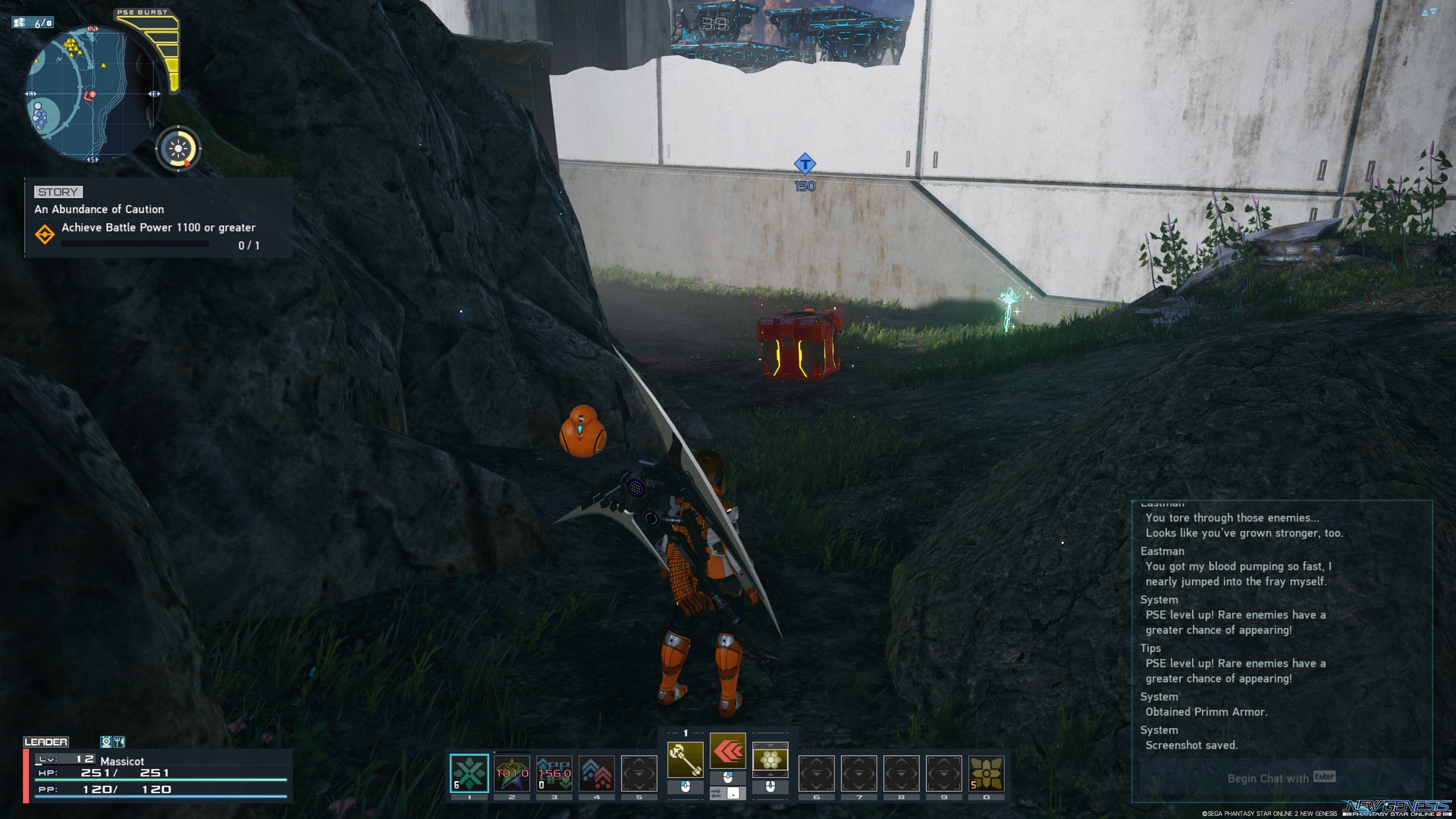Select the partisan weapon in the main palette
1456x819 pixels.
pyautogui.click(x=686, y=758)
